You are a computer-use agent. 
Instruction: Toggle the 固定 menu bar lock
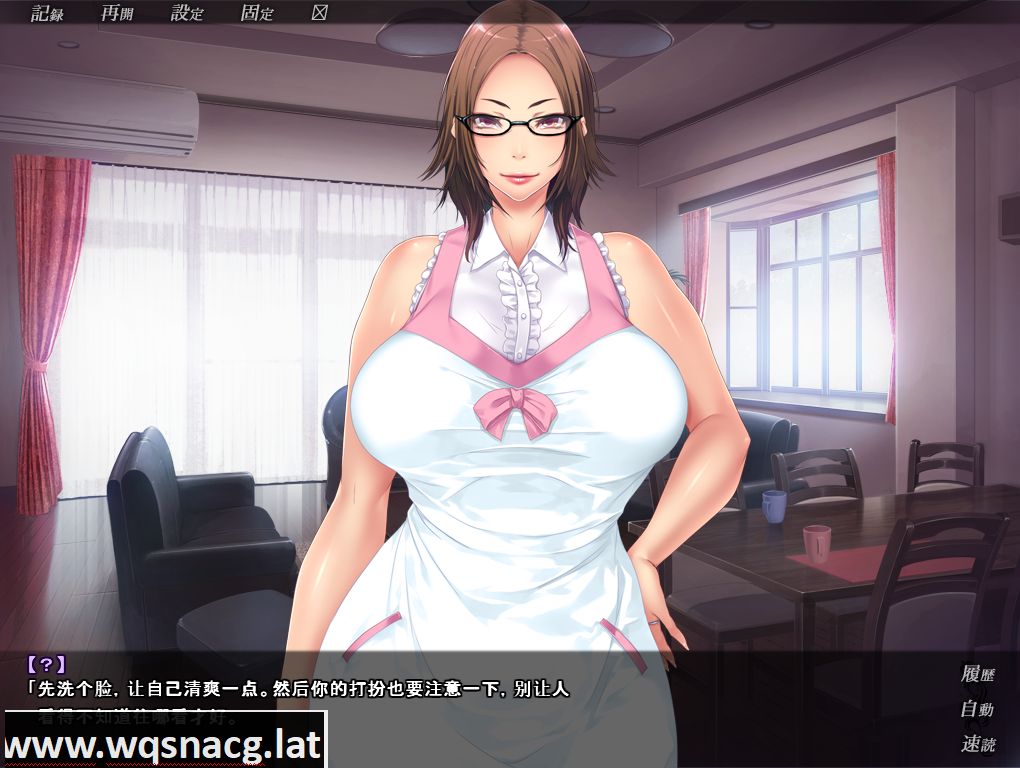coord(257,13)
